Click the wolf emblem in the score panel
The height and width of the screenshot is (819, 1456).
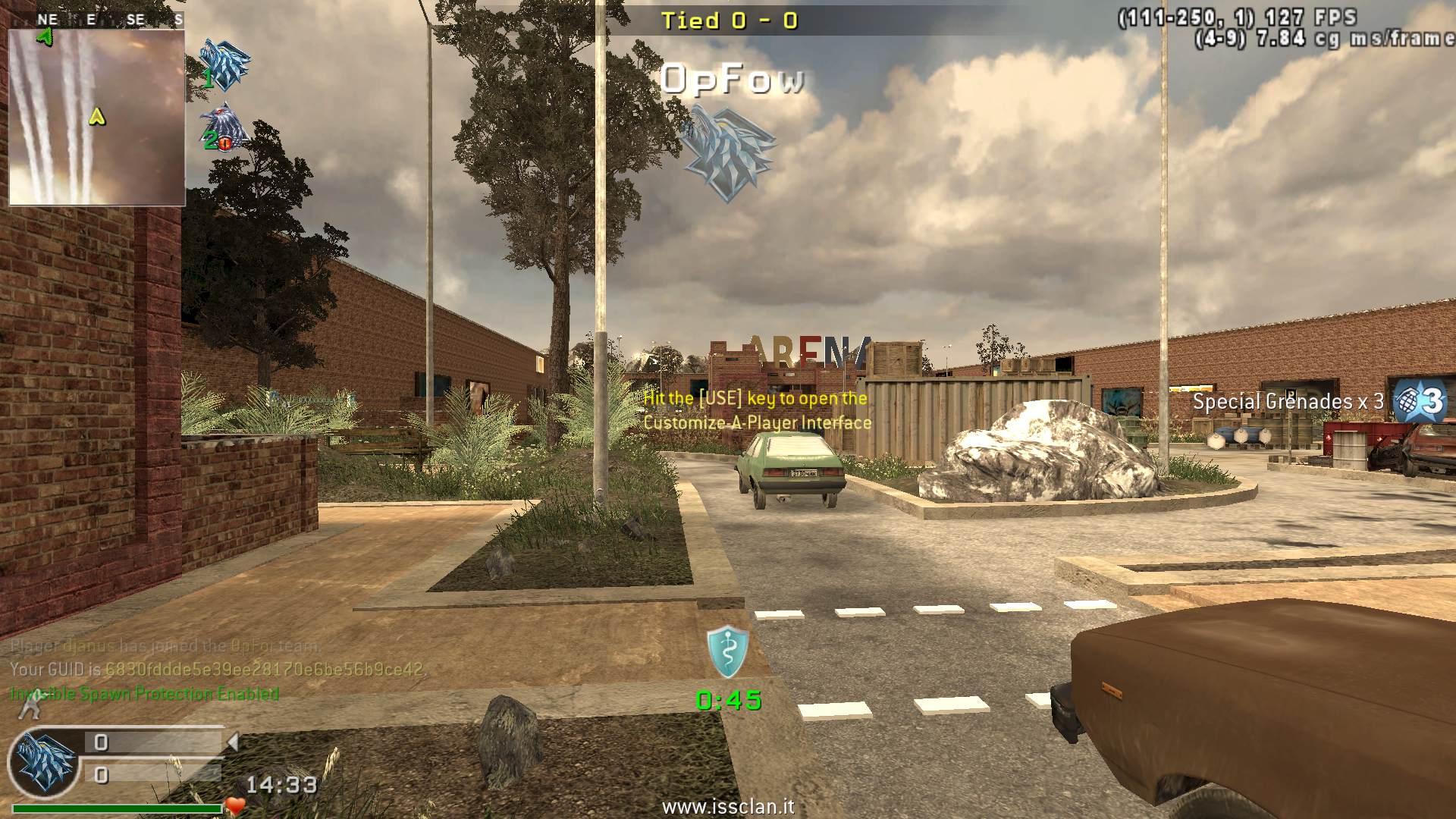pos(45,762)
